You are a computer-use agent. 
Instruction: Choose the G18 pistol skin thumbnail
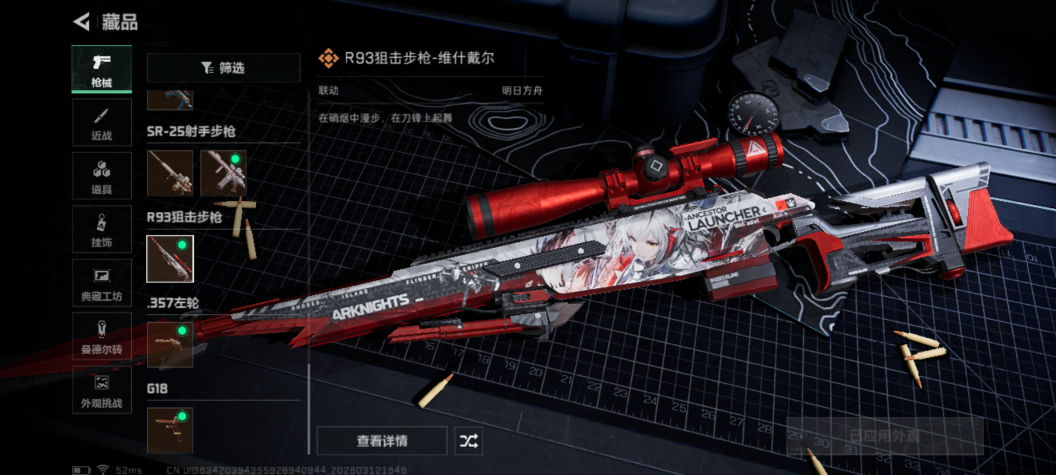click(x=170, y=430)
